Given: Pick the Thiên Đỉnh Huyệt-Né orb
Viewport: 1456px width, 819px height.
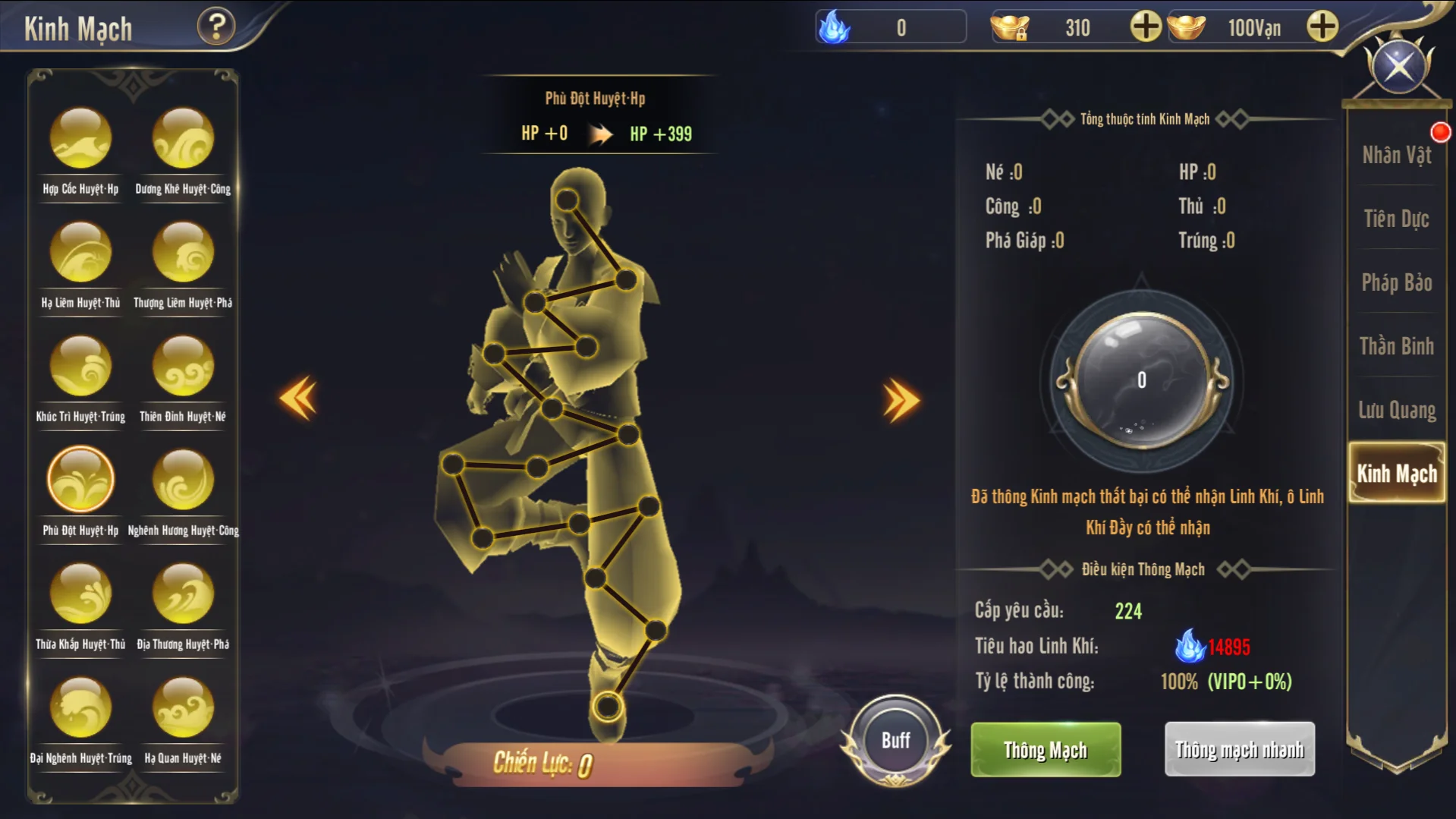Looking at the screenshot, I should (183, 366).
